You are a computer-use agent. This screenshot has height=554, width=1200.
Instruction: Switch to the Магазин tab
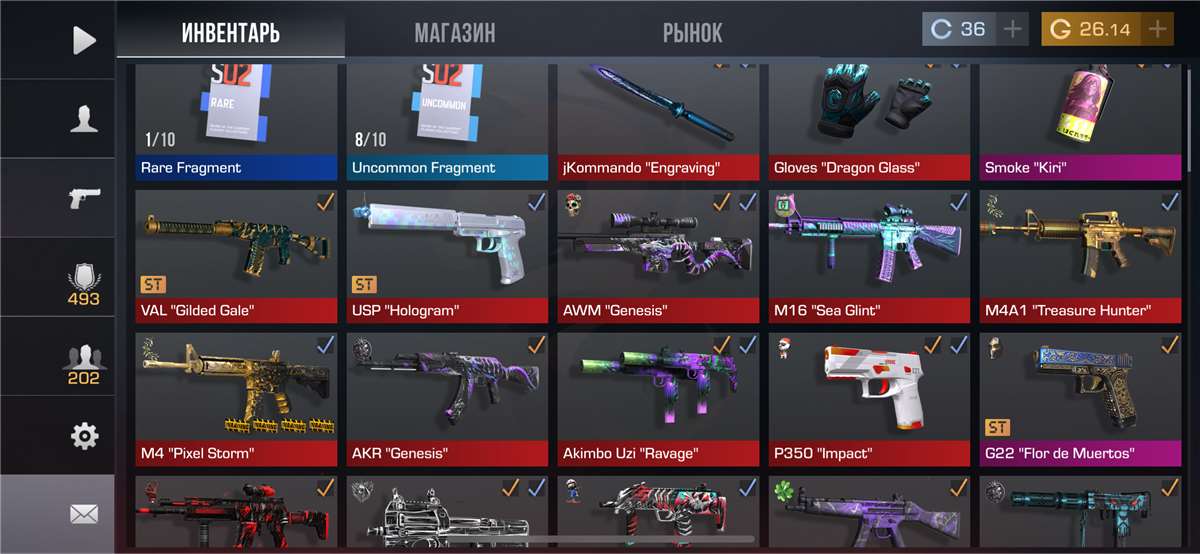[455, 32]
